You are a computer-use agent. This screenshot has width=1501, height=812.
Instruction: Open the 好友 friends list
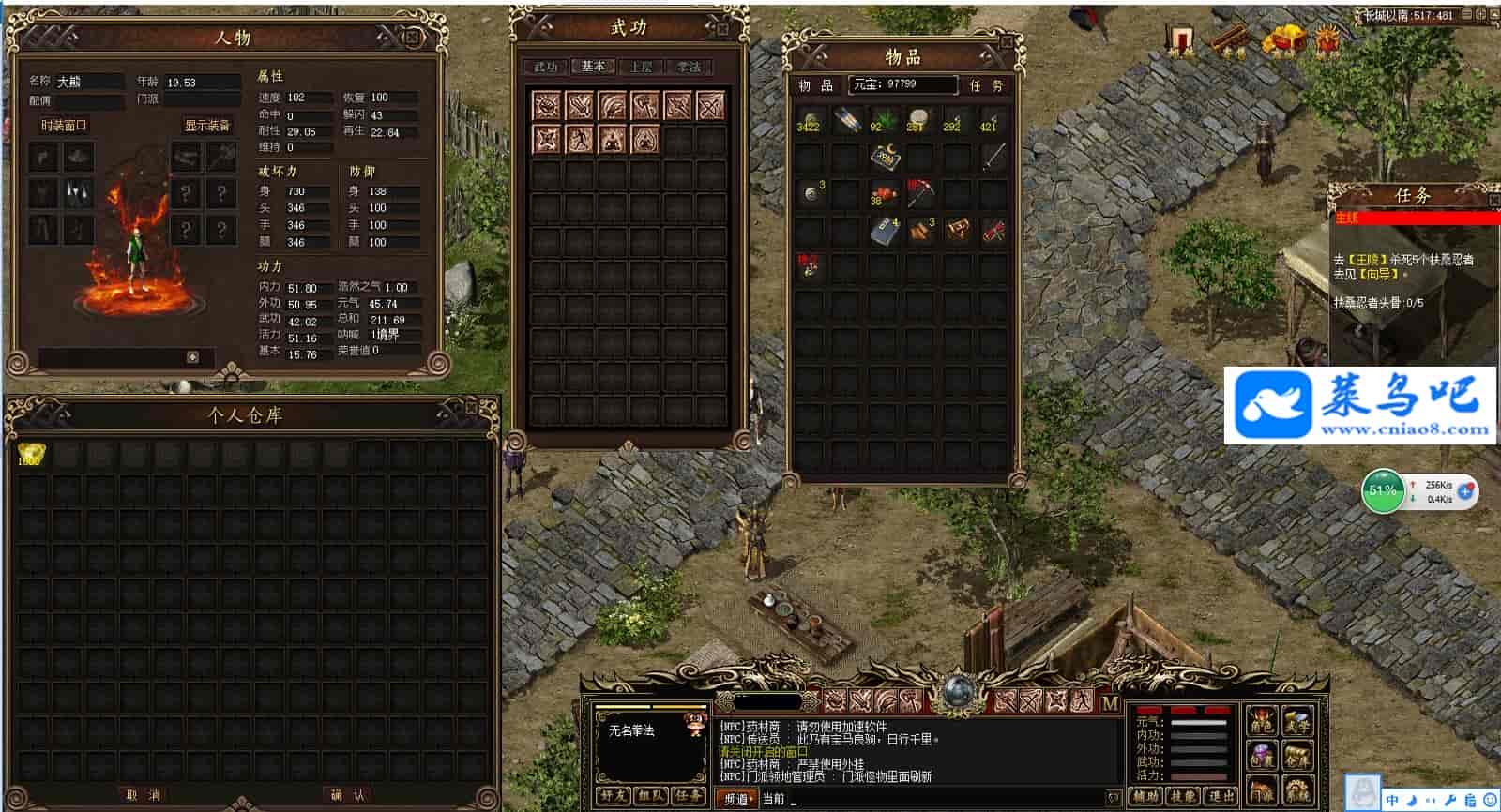tap(613, 797)
